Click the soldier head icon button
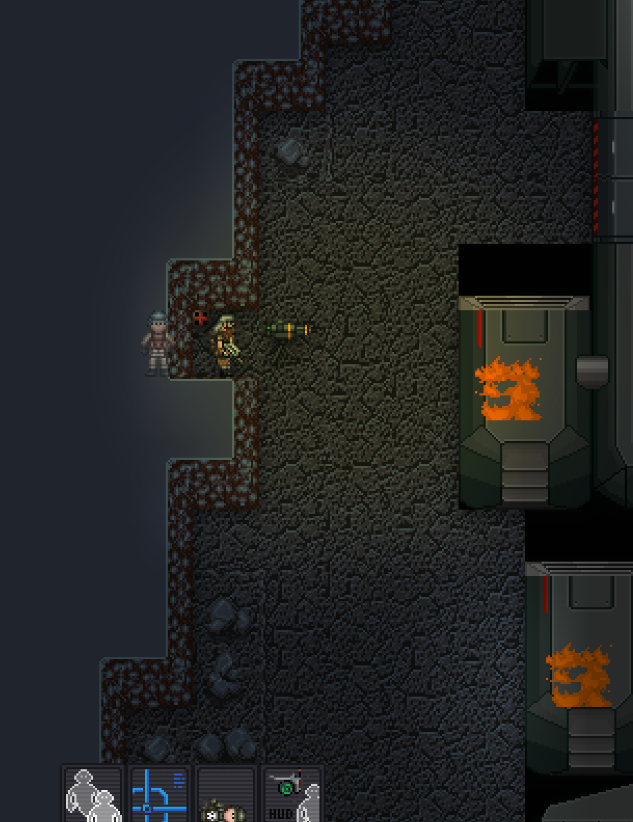This screenshot has width=633, height=822. tap(225, 798)
